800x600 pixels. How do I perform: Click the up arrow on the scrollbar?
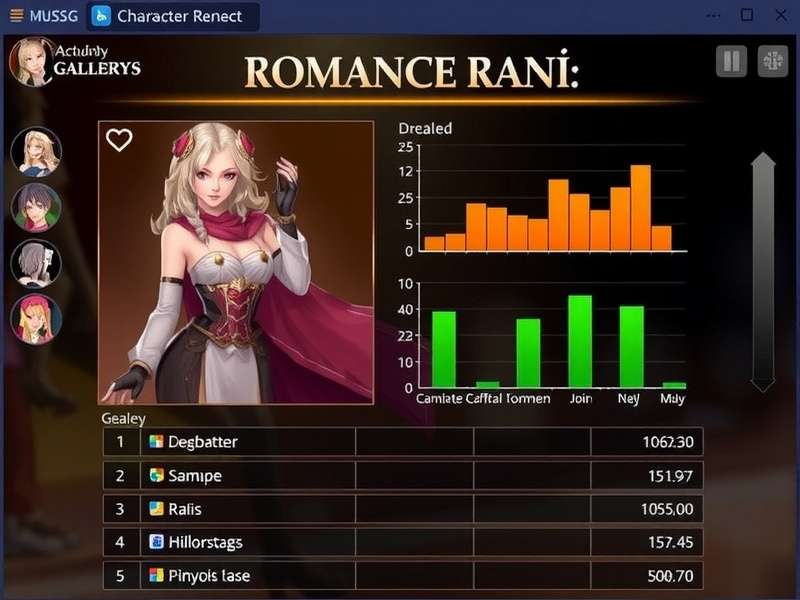click(763, 162)
